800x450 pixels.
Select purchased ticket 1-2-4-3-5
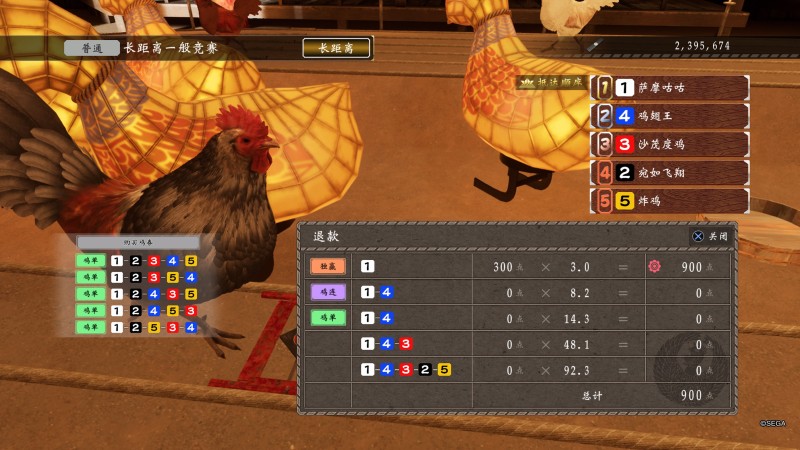pyautogui.click(x=138, y=294)
